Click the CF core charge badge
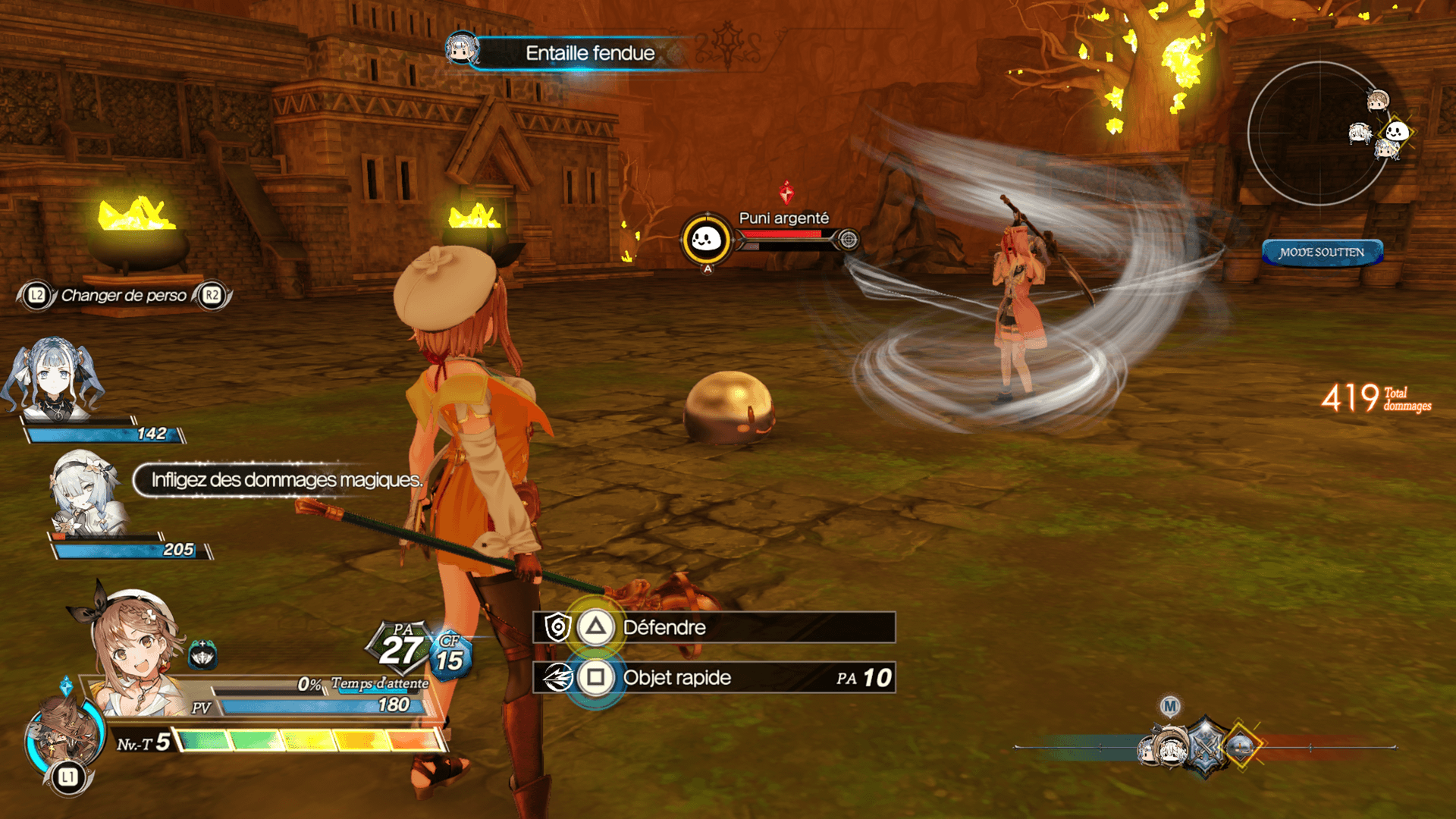The image size is (1456, 819). click(x=450, y=656)
